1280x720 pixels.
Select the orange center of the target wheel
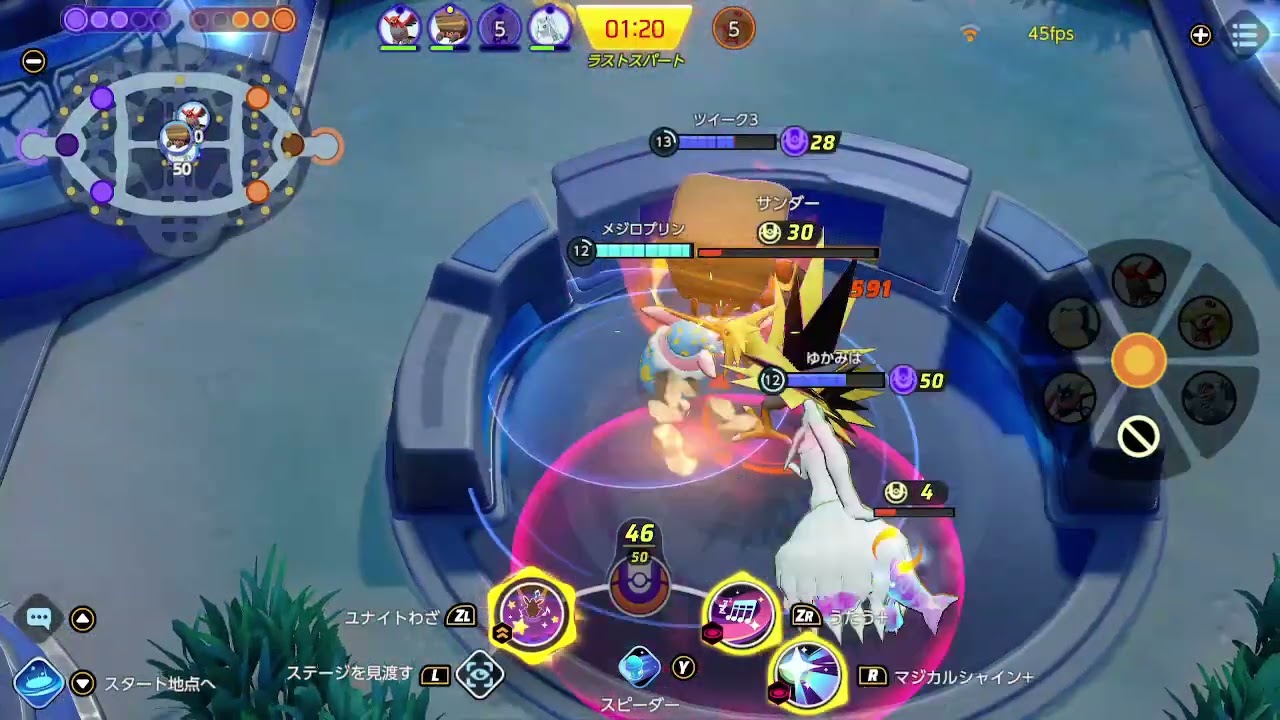click(x=1139, y=359)
